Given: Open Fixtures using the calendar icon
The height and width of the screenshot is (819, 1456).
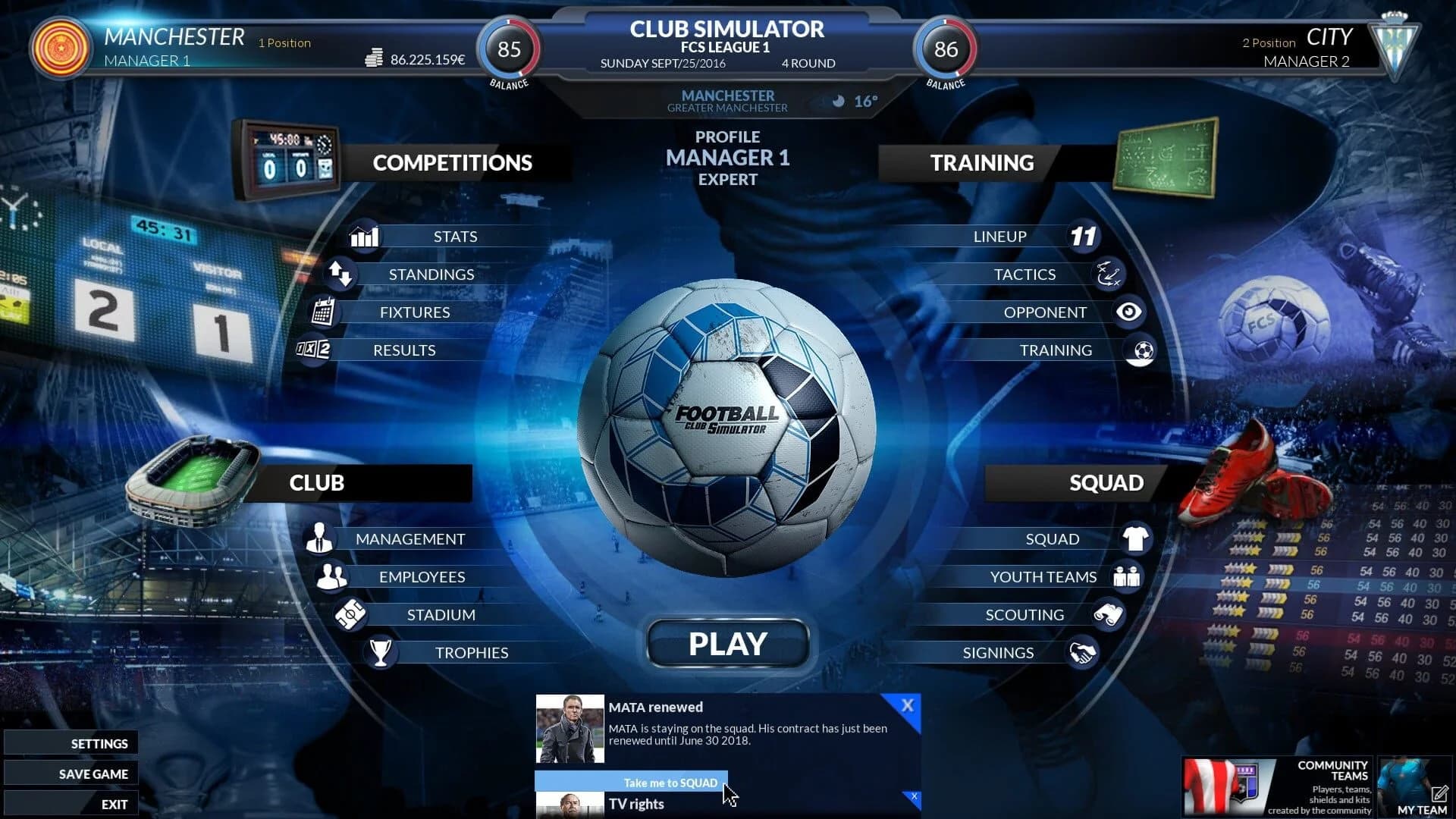Looking at the screenshot, I should click(x=325, y=312).
